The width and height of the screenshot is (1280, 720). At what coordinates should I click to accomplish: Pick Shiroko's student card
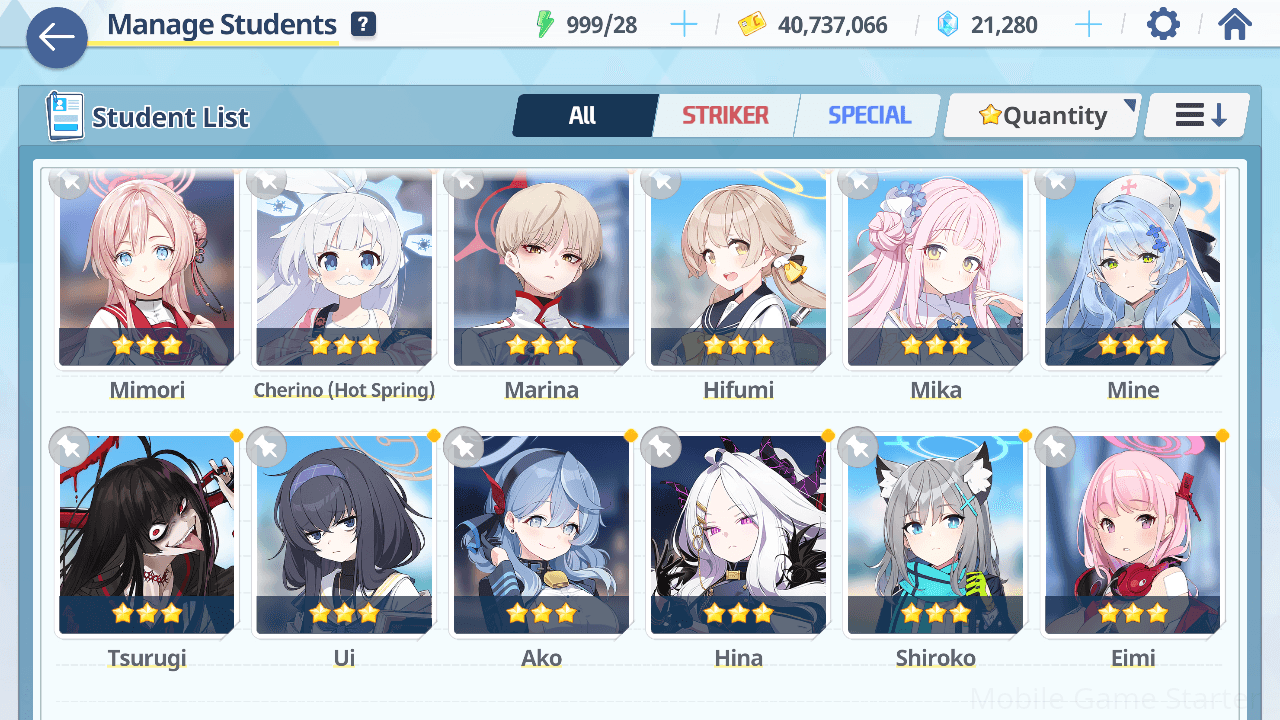[935, 535]
